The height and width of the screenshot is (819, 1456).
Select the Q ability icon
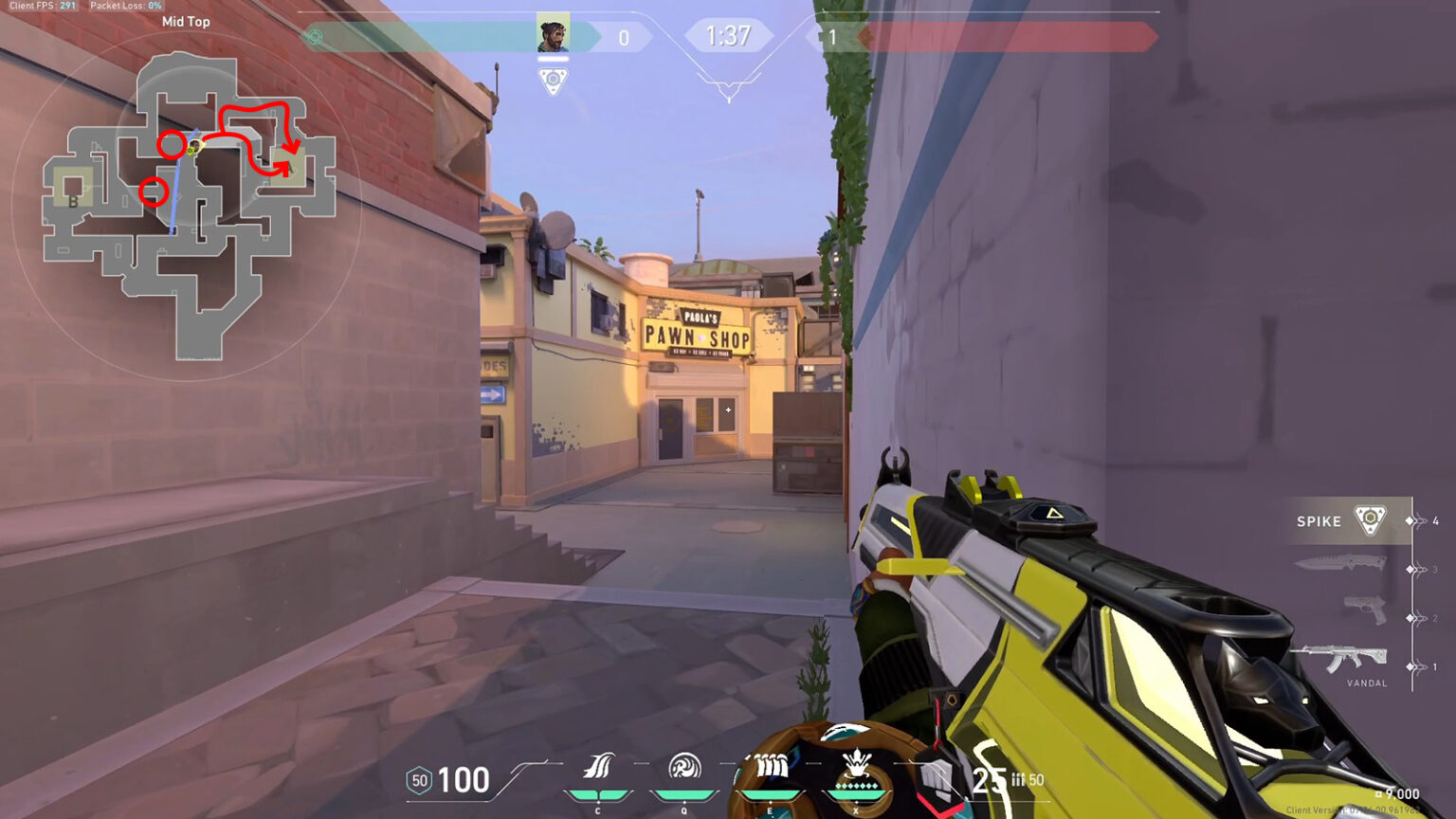(x=684, y=765)
